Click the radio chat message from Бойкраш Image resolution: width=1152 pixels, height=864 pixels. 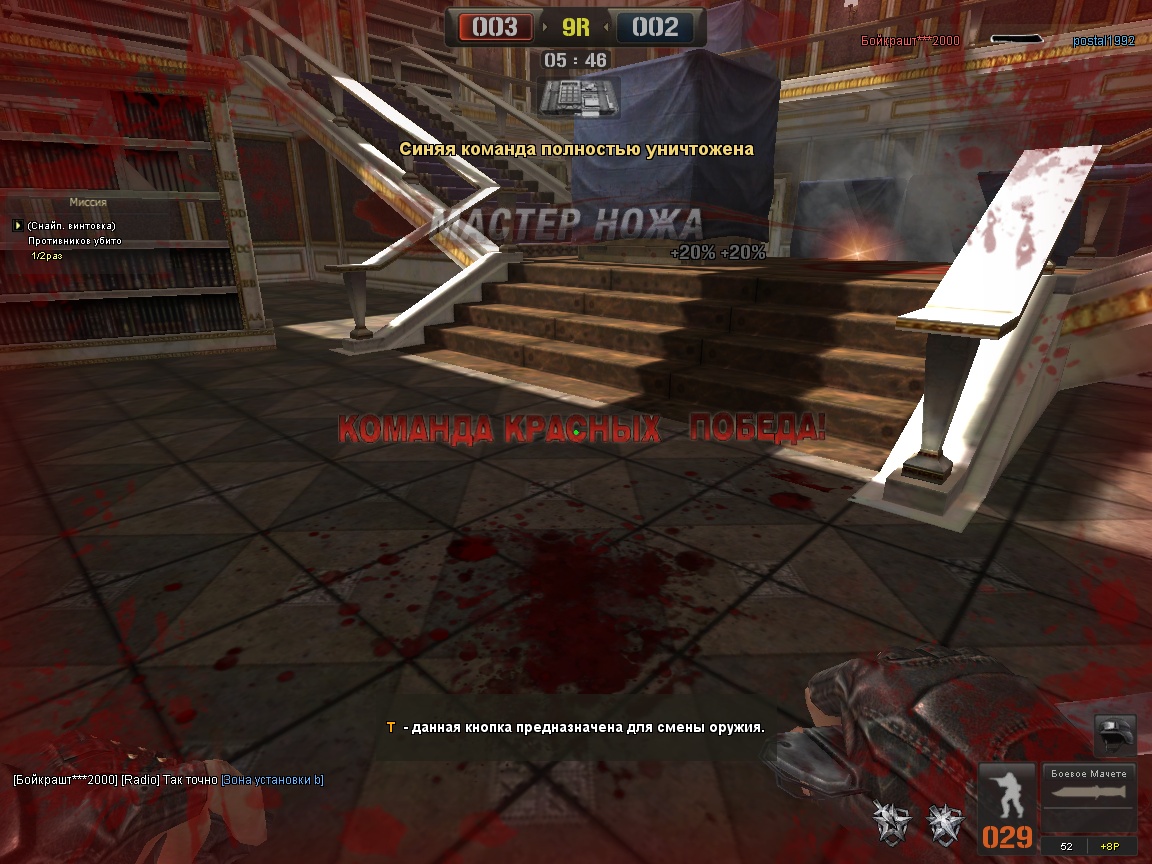(x=167, y=780)
